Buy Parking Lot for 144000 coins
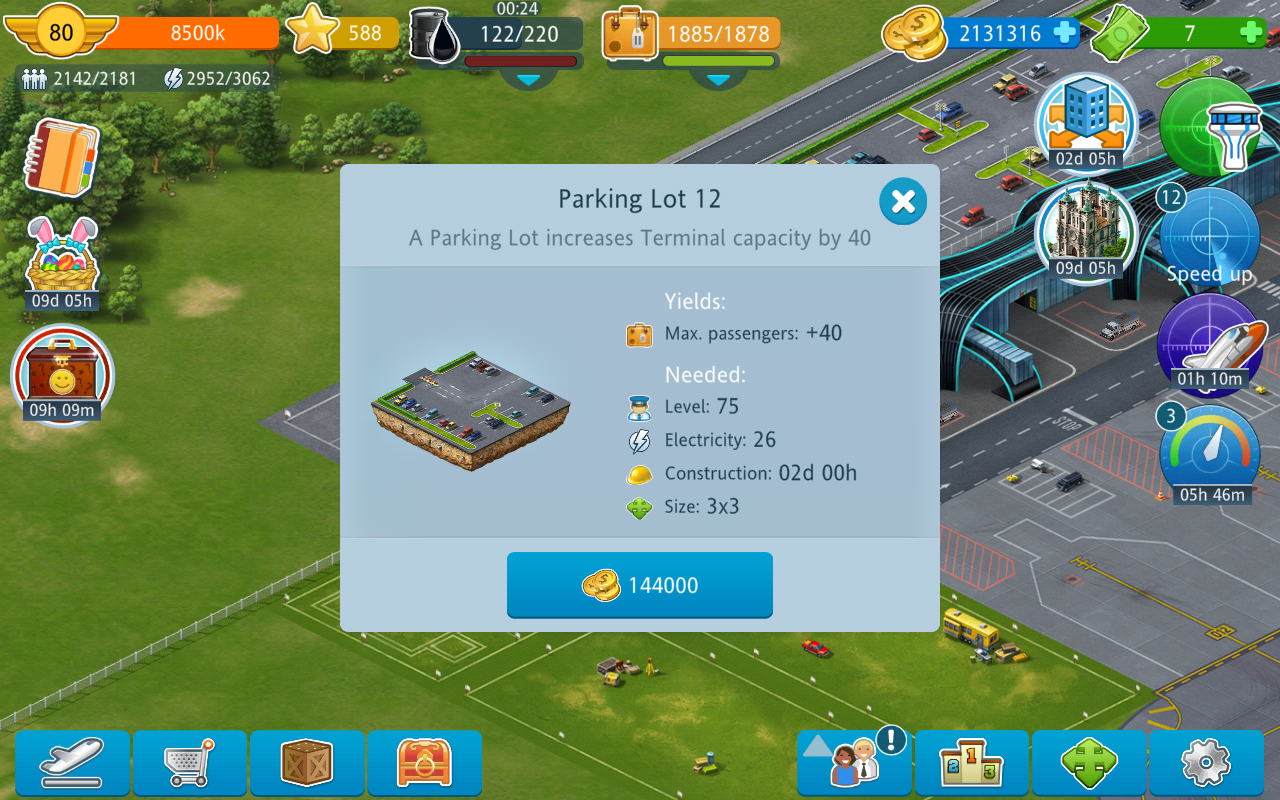Image resolution: width=1280 pixels, height=800 pixels. (640, 585)
